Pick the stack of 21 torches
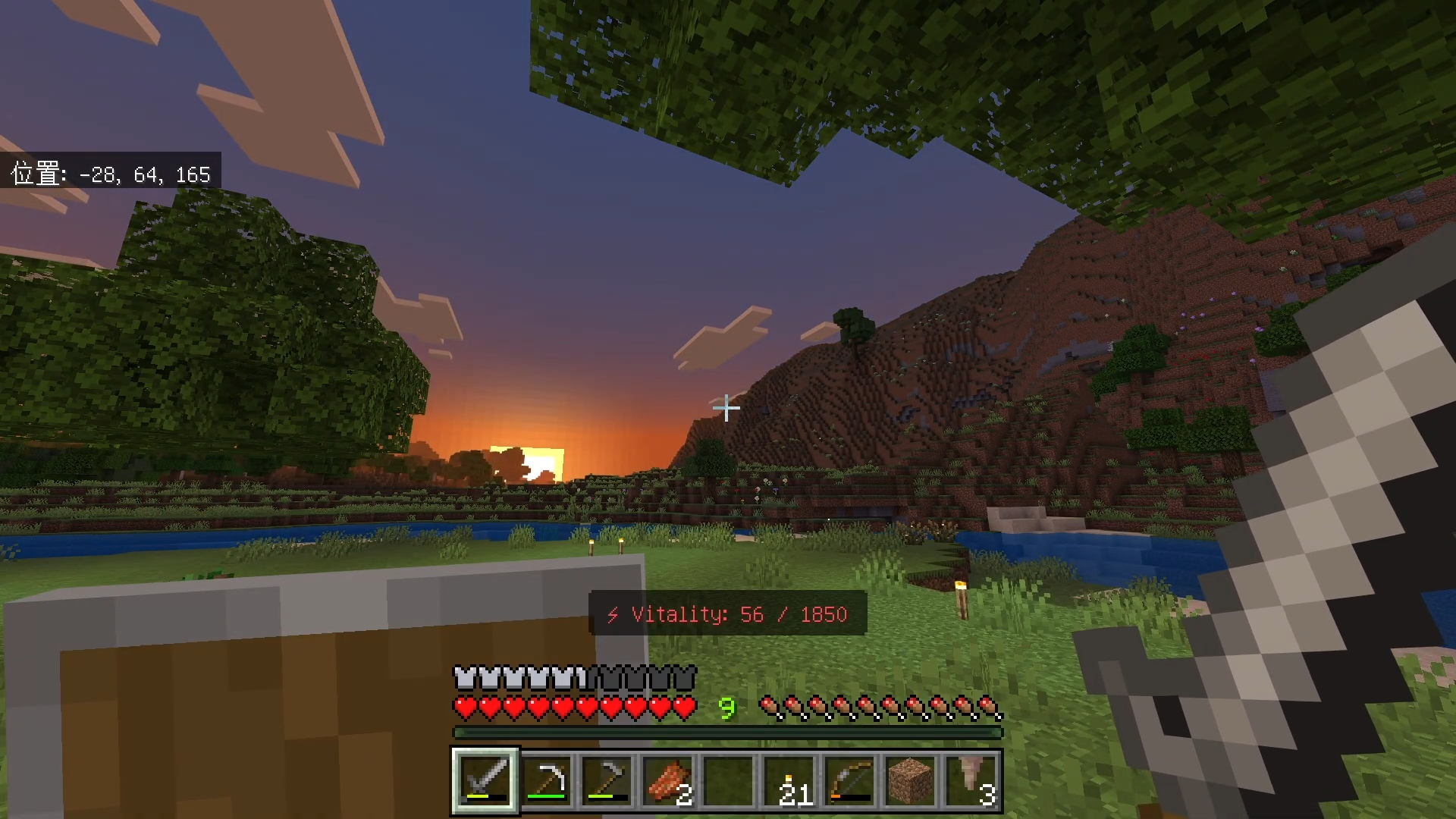This screenshot has width=1456, height=819. click(789, 780)
